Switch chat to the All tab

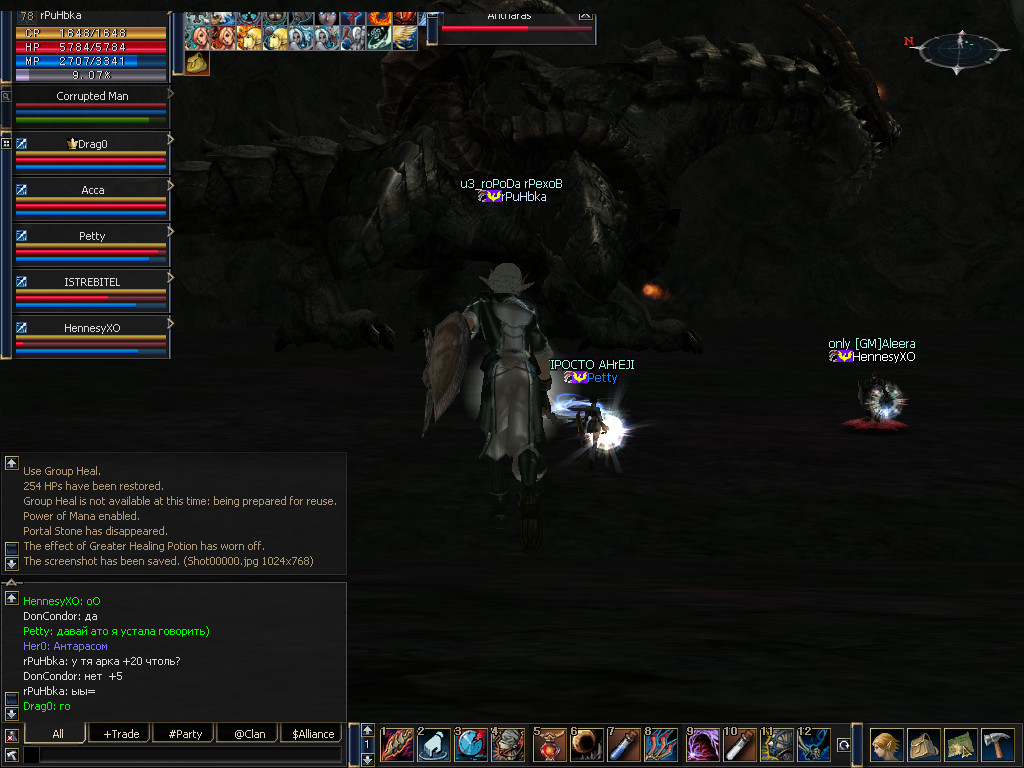58,734
